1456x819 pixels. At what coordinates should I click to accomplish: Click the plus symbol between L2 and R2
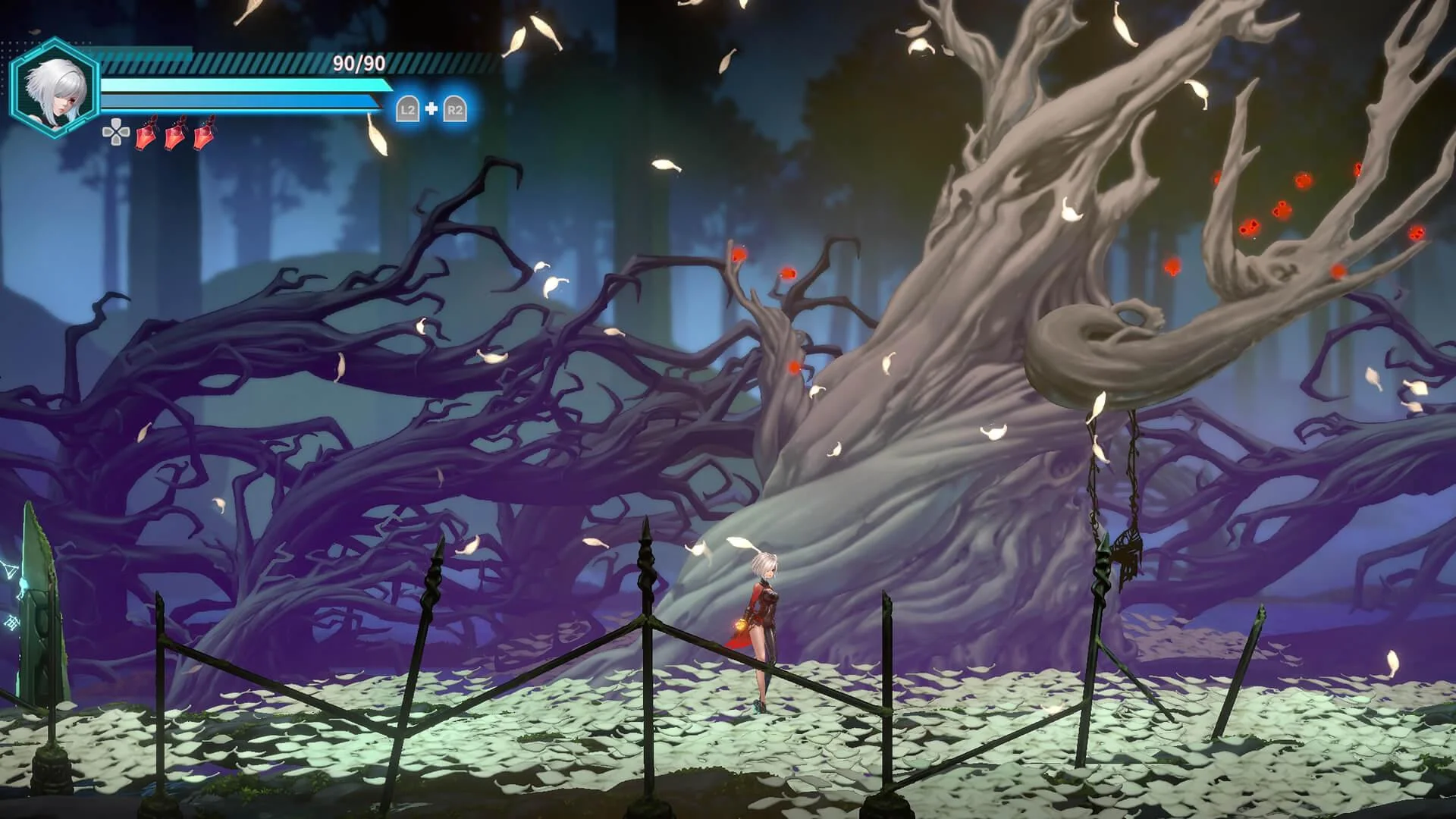tap(432, 109)
